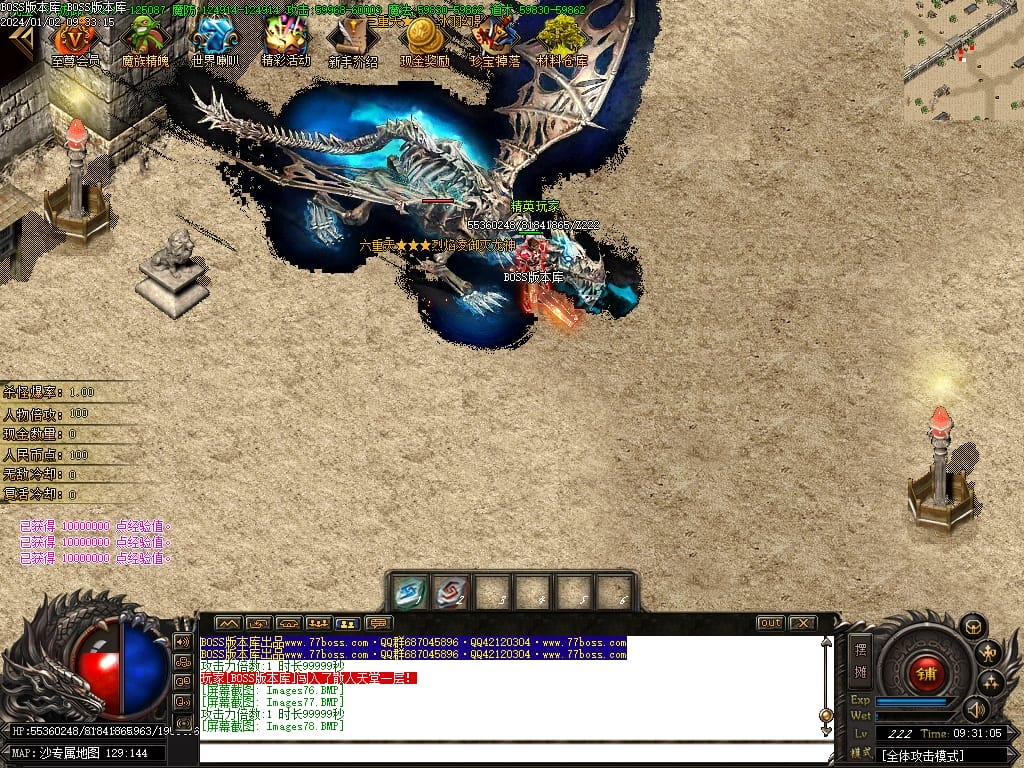Screen dimensions: 1024x768
Task: Open the 珍宝掉落 treasure drops icon
Action: point(495,40)
